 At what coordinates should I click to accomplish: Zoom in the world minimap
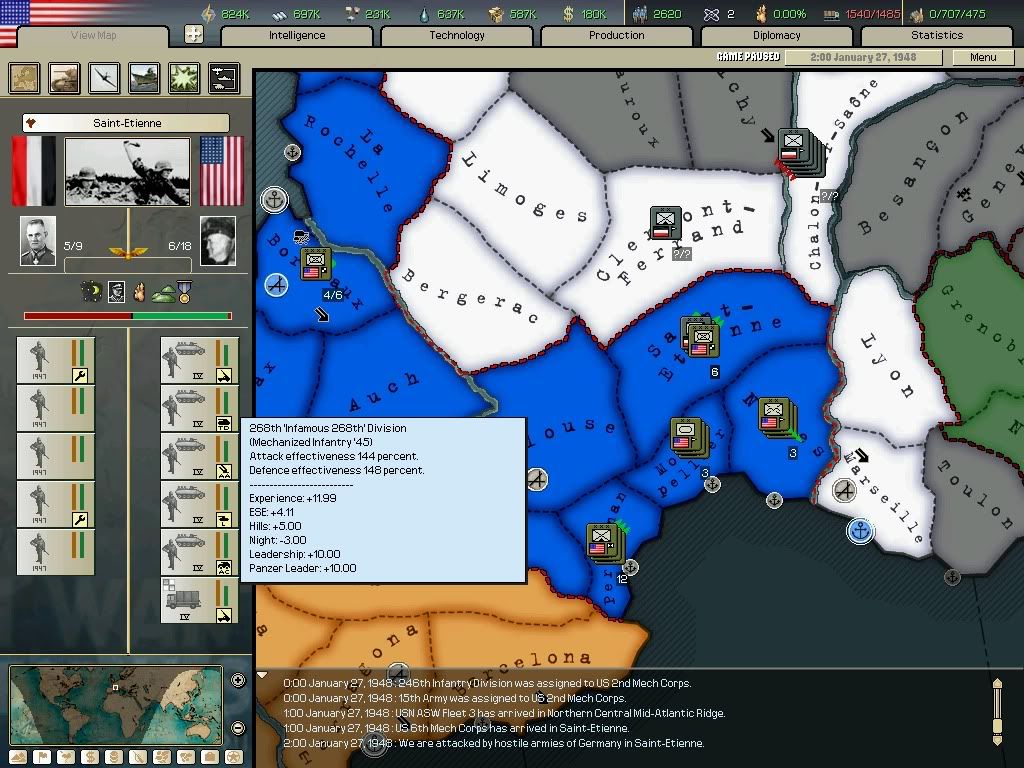coord(238,681)
